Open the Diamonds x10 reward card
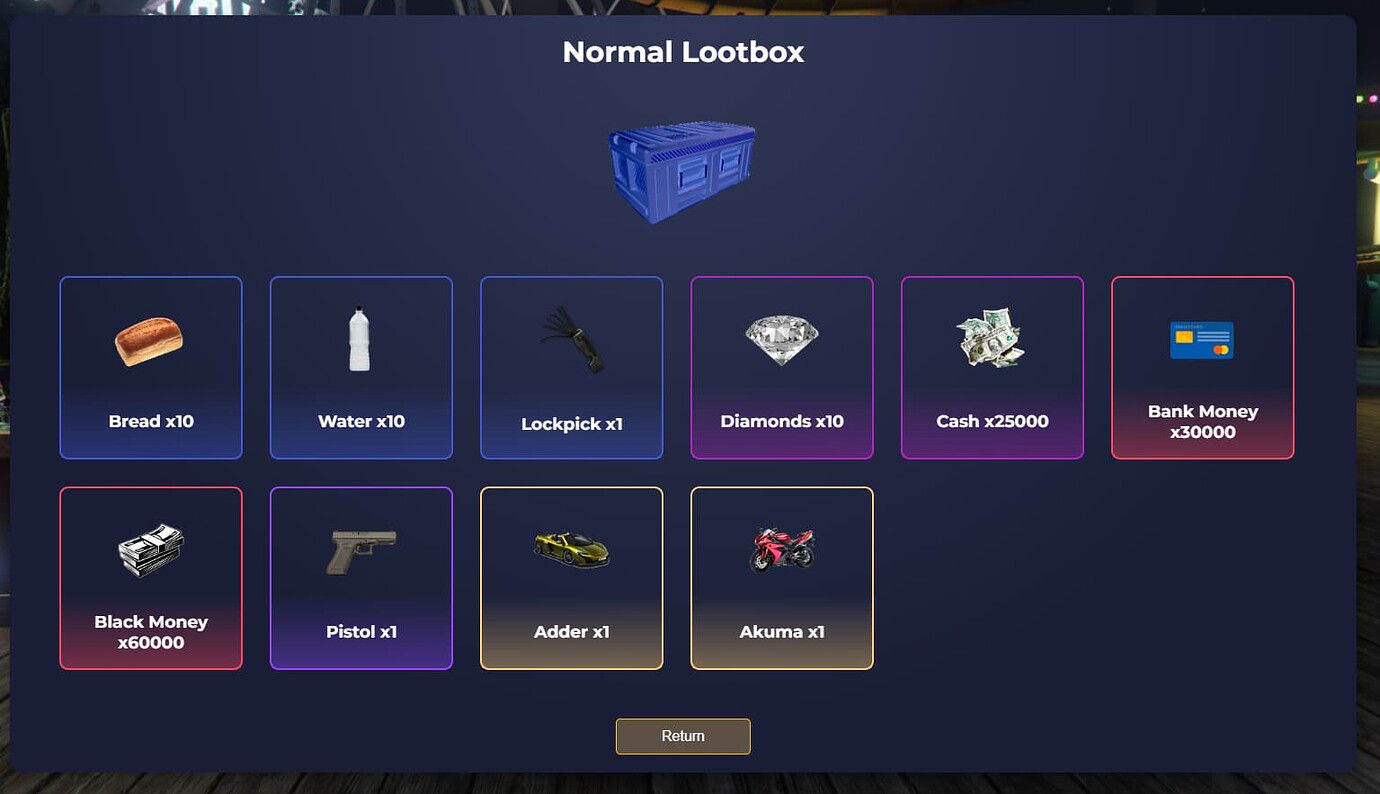Viewport: 1380px width, 794px height. [782, 367]
